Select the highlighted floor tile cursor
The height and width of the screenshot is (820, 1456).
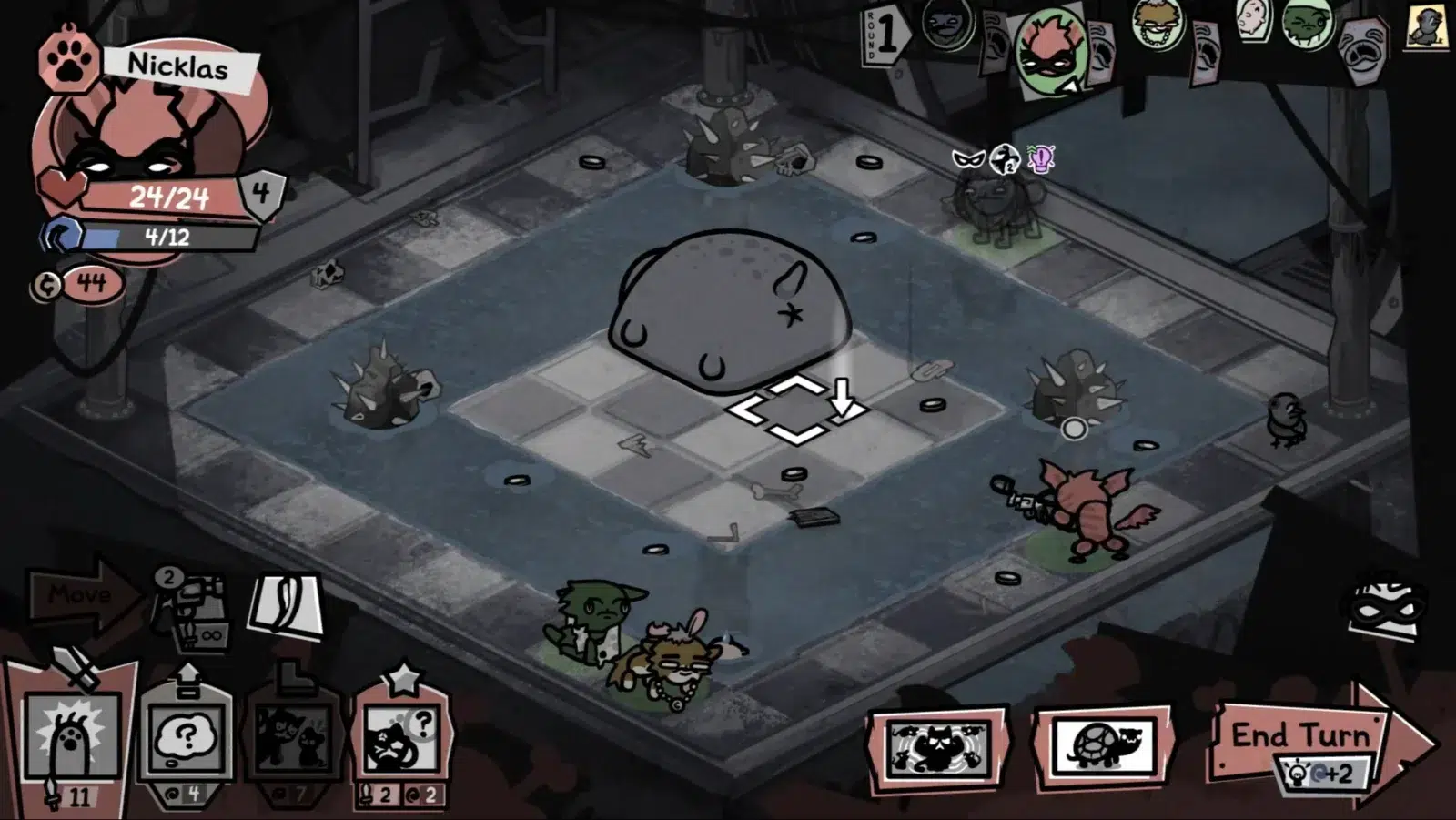tap(795, 409)
